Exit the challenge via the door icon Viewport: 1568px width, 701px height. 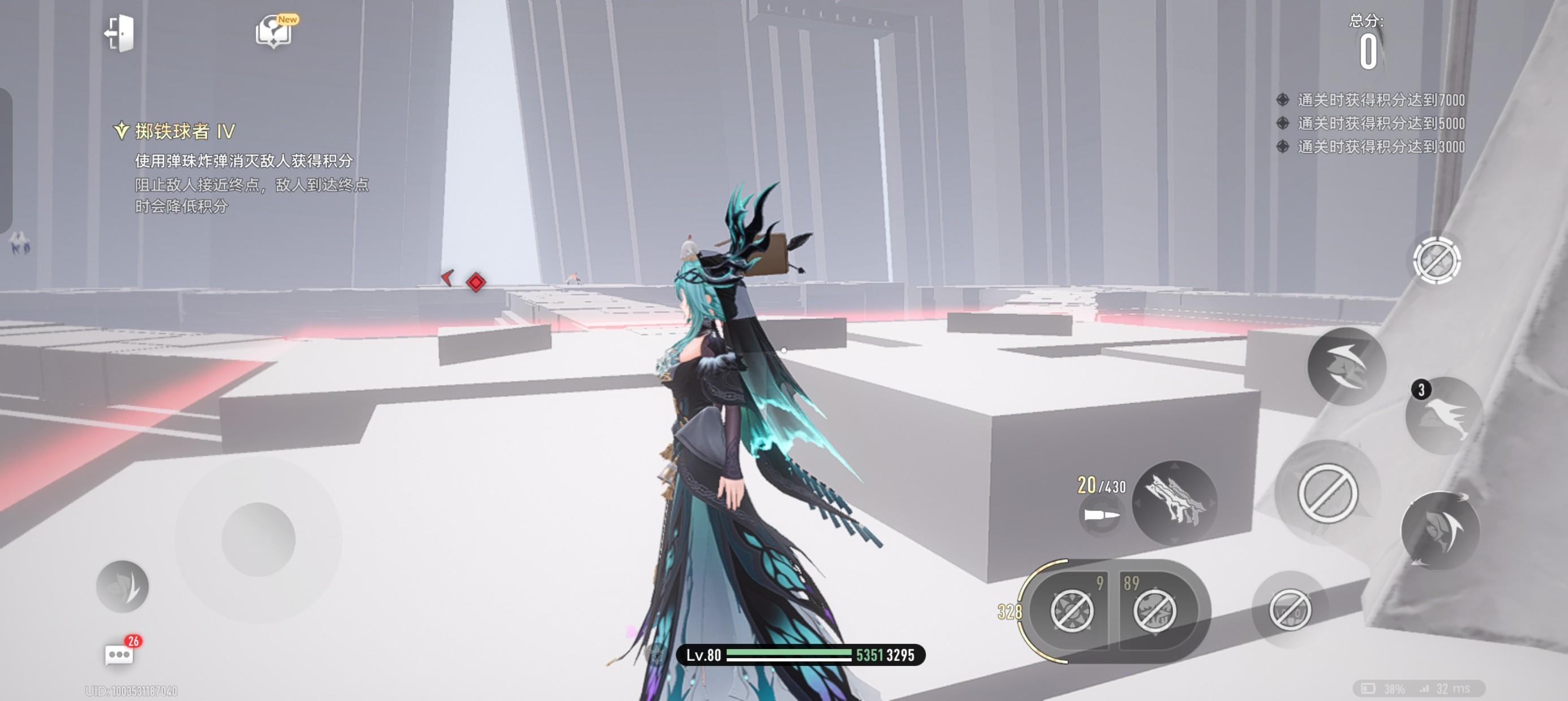(x=119, y=33)
